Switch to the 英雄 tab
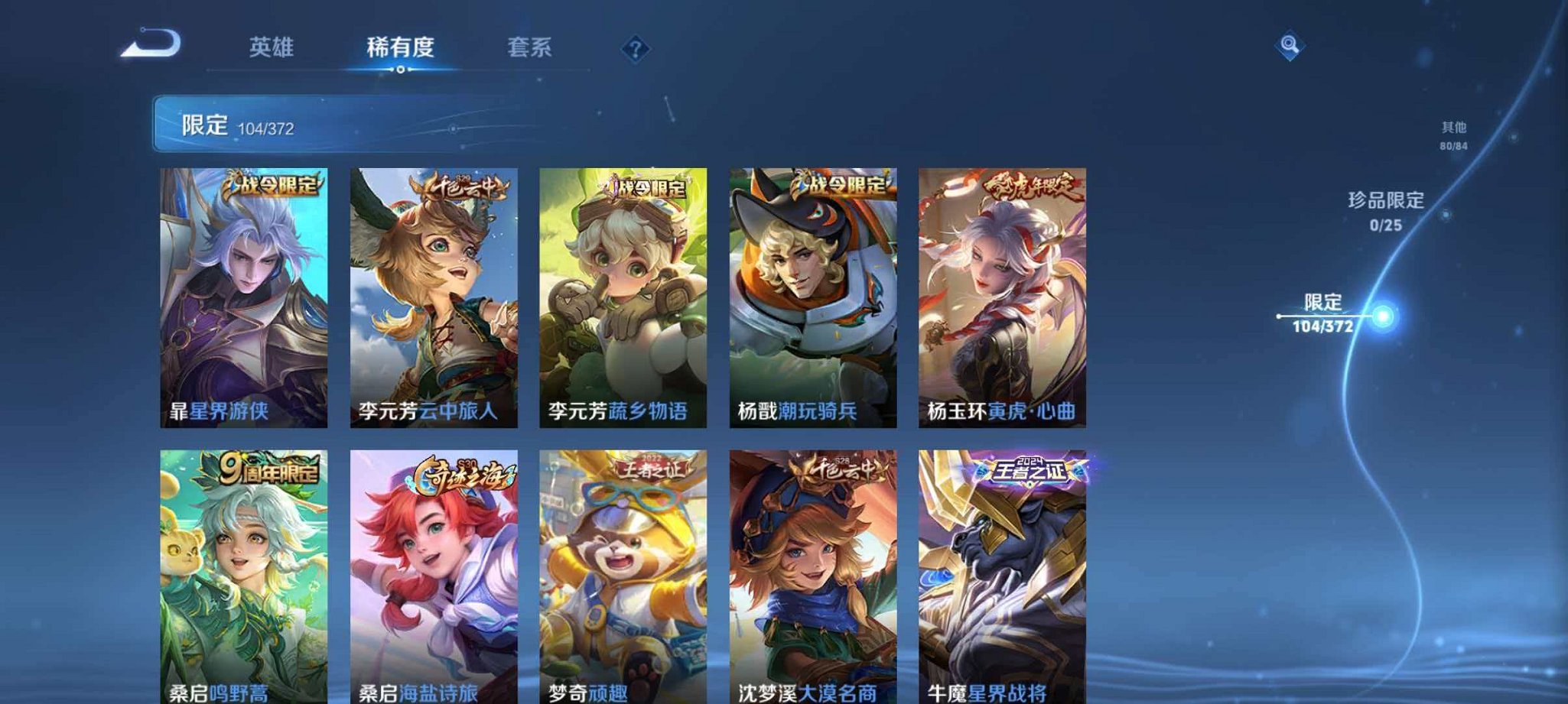 coord(272,47)
